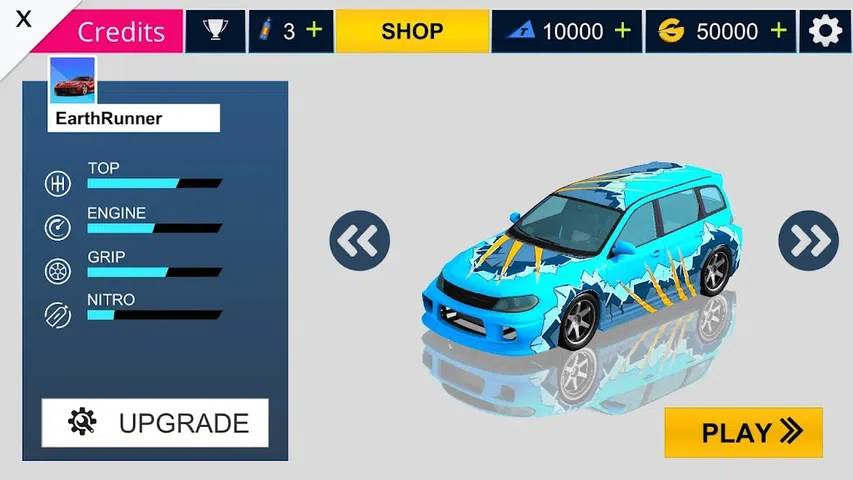Show the previous car with the left arrows
Viewport: 853px width, 480px height.
click(359, 240)
